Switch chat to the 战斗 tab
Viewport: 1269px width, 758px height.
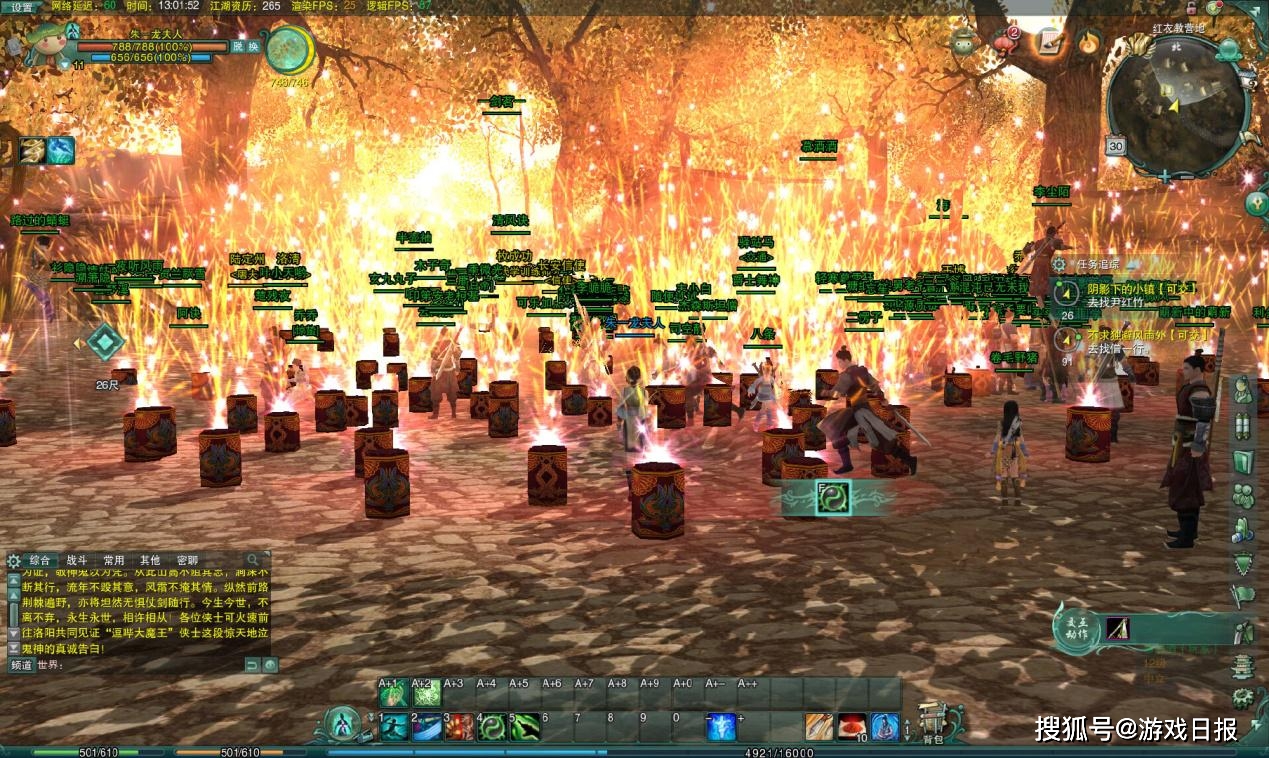(x=76, y=560)
